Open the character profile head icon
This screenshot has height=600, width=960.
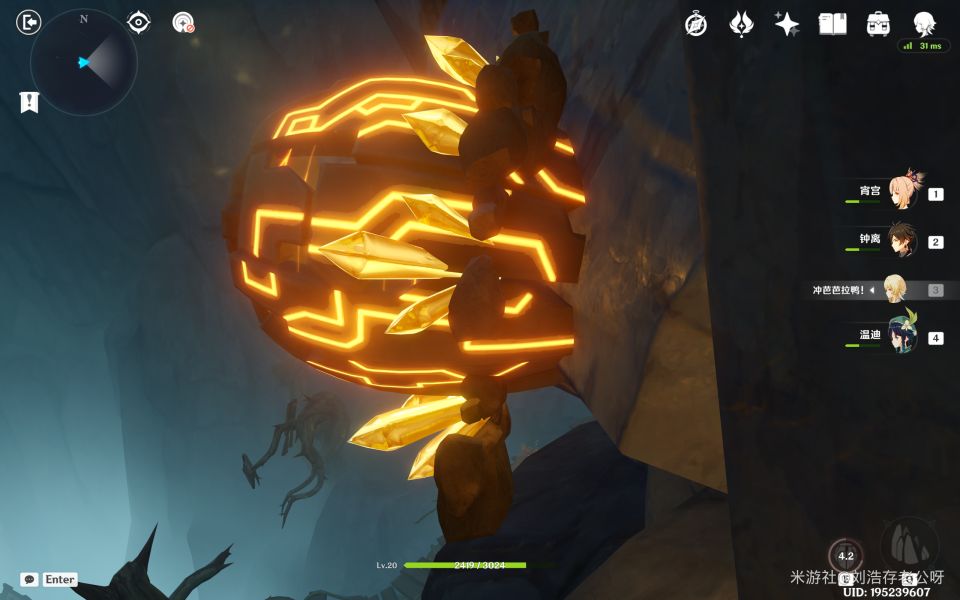click(x=924, y=24)
